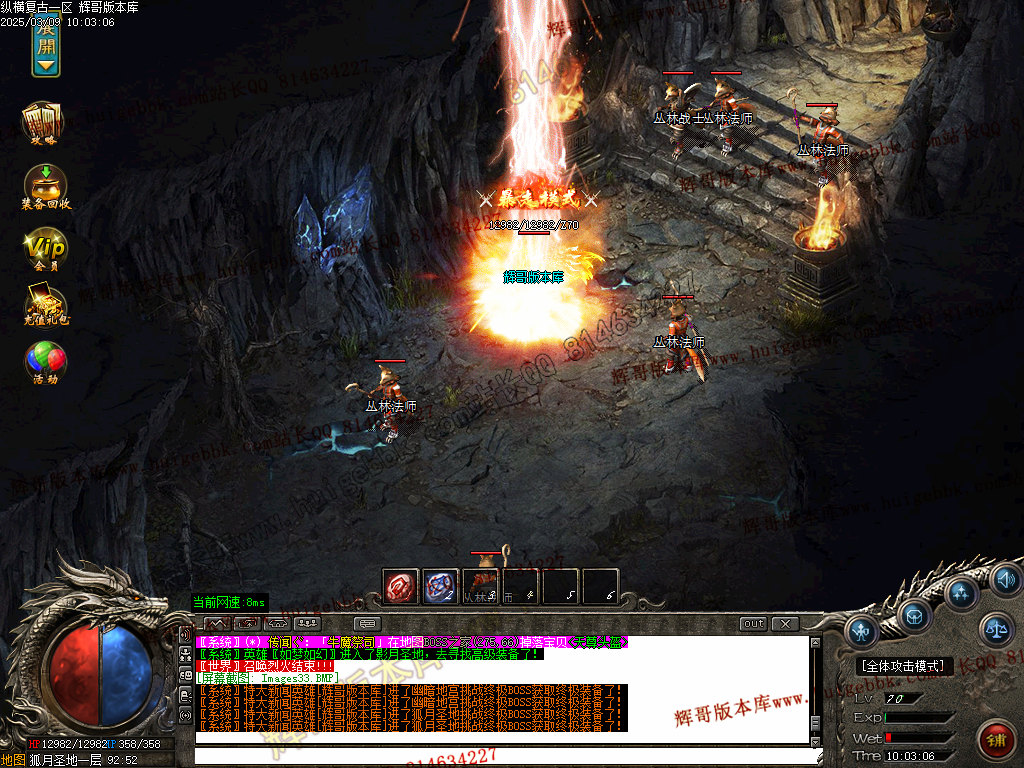Screen dimensions: 1024x768
Task: Click the speech bubble button above chat
Action: coord(366,624)
